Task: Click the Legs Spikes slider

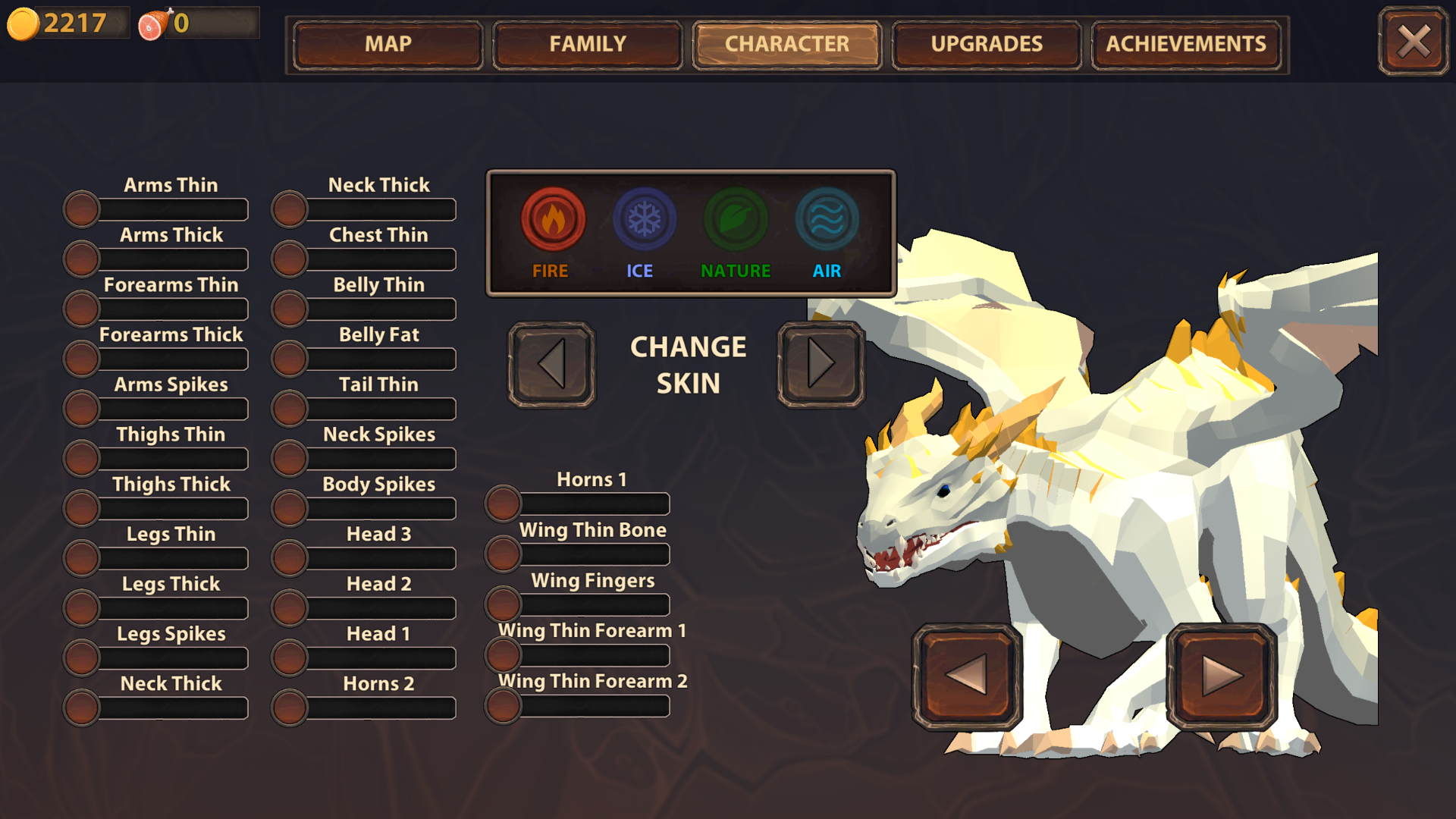Action: 82,657
